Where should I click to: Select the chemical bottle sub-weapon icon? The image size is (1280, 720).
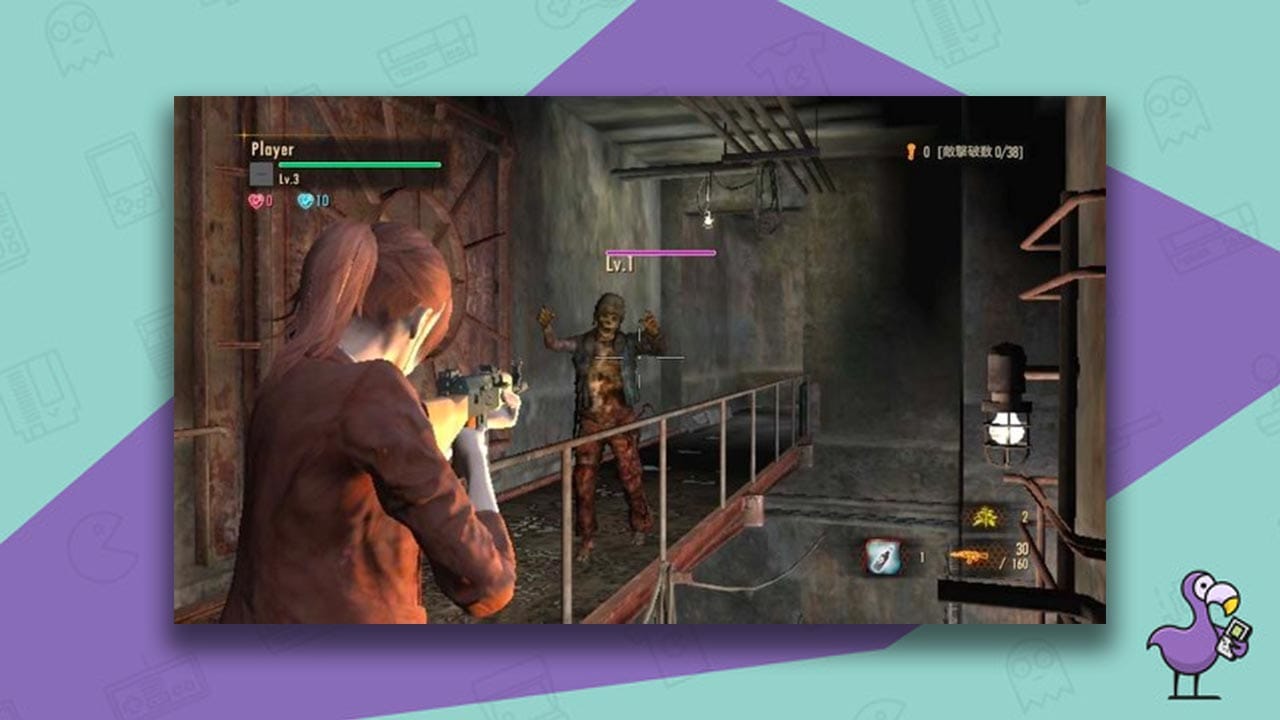tap(884, 556)
